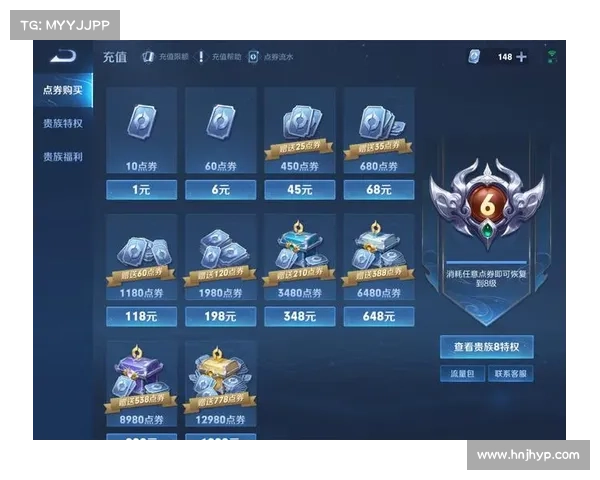
Task: Choose the 118元 price button
Action: [x=141, y=316]
